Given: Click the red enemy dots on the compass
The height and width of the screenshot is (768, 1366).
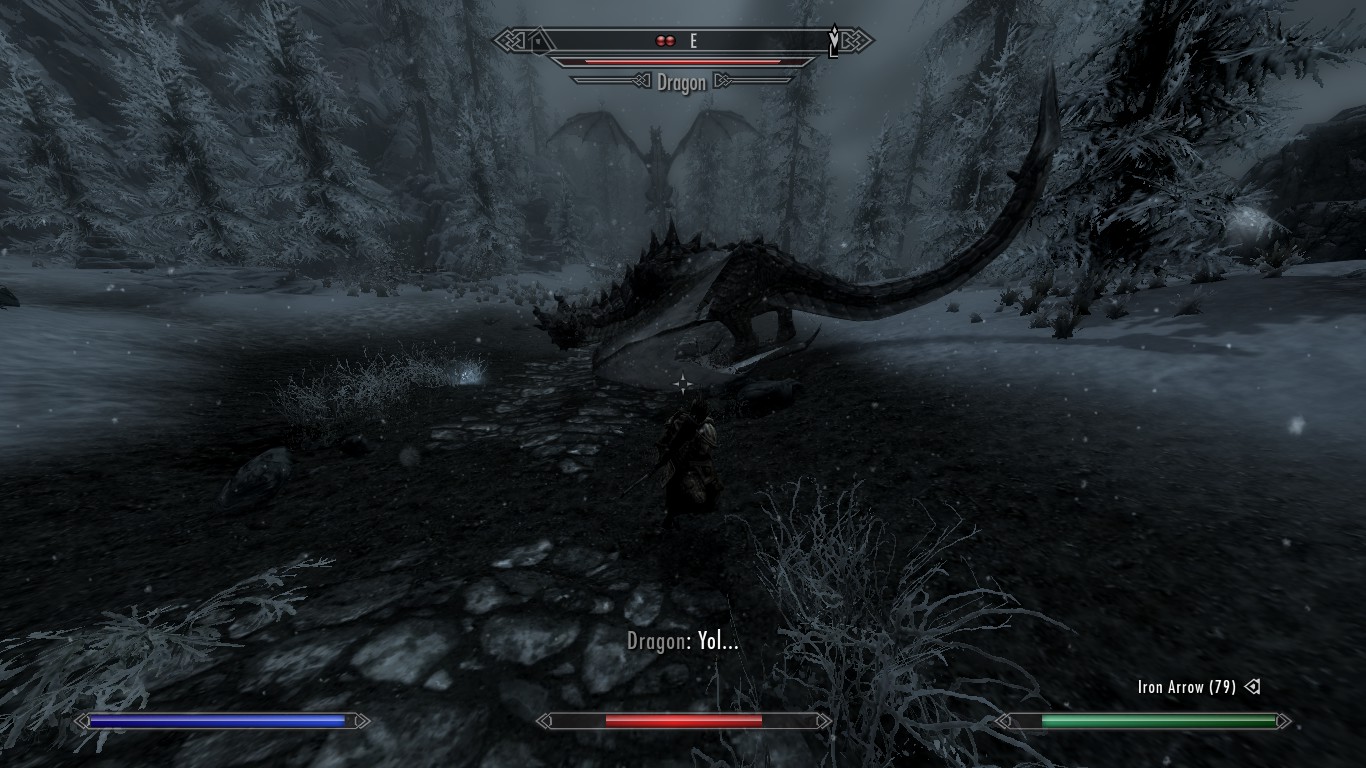Looking at the screenshot, I should click(665, 40).
